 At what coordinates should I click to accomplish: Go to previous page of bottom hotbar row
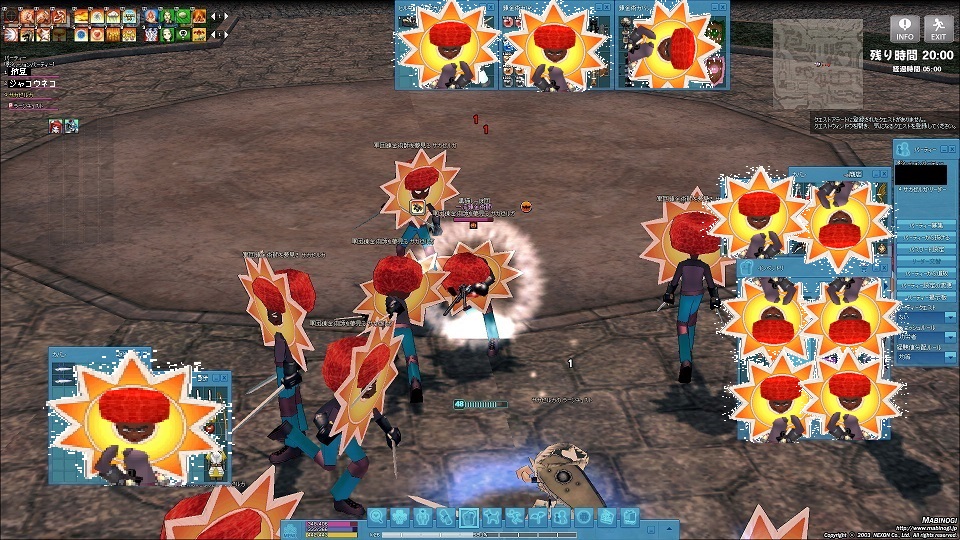pos(212,34)
